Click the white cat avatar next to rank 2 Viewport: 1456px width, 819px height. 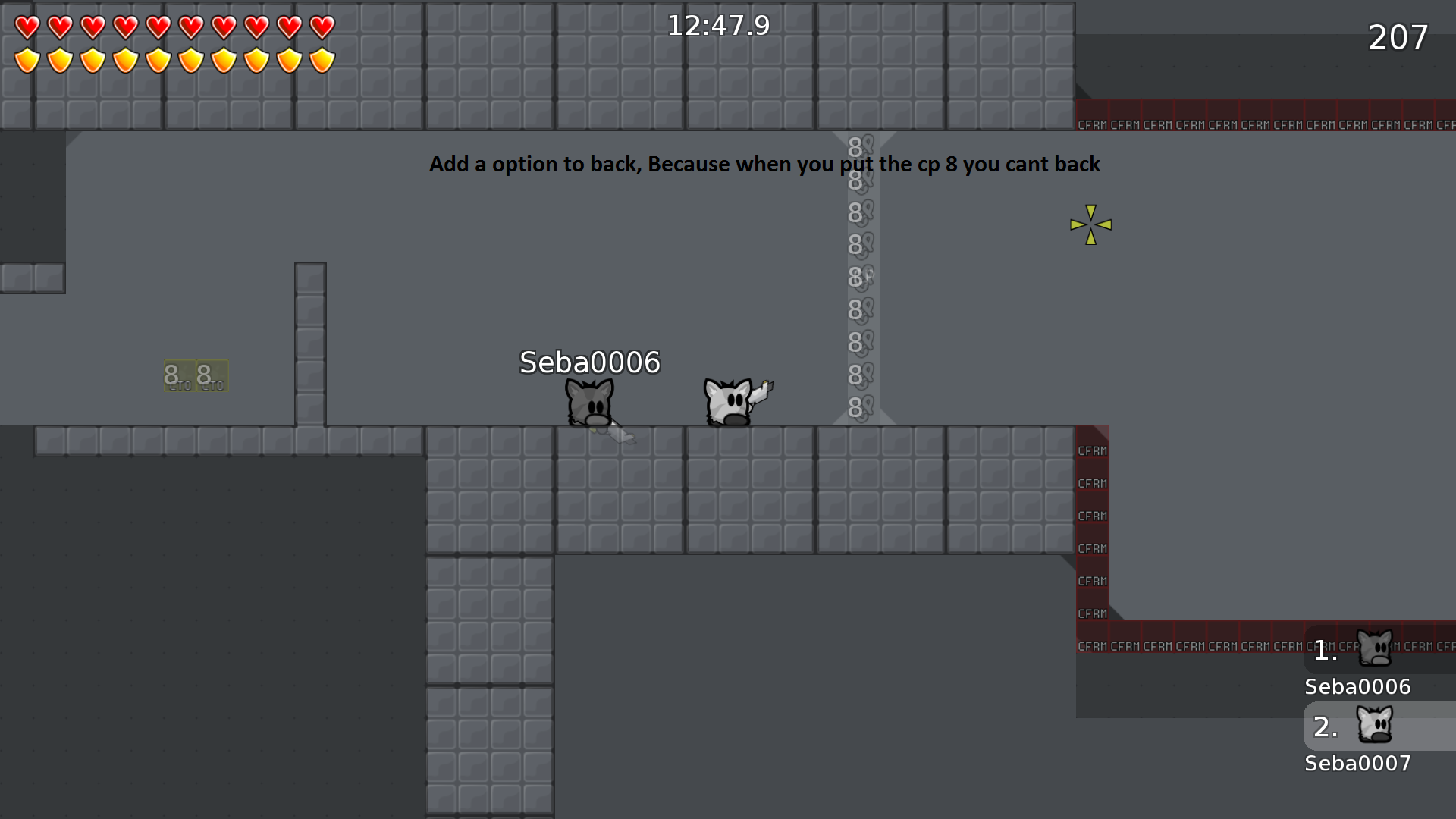tap(1376, 726)
